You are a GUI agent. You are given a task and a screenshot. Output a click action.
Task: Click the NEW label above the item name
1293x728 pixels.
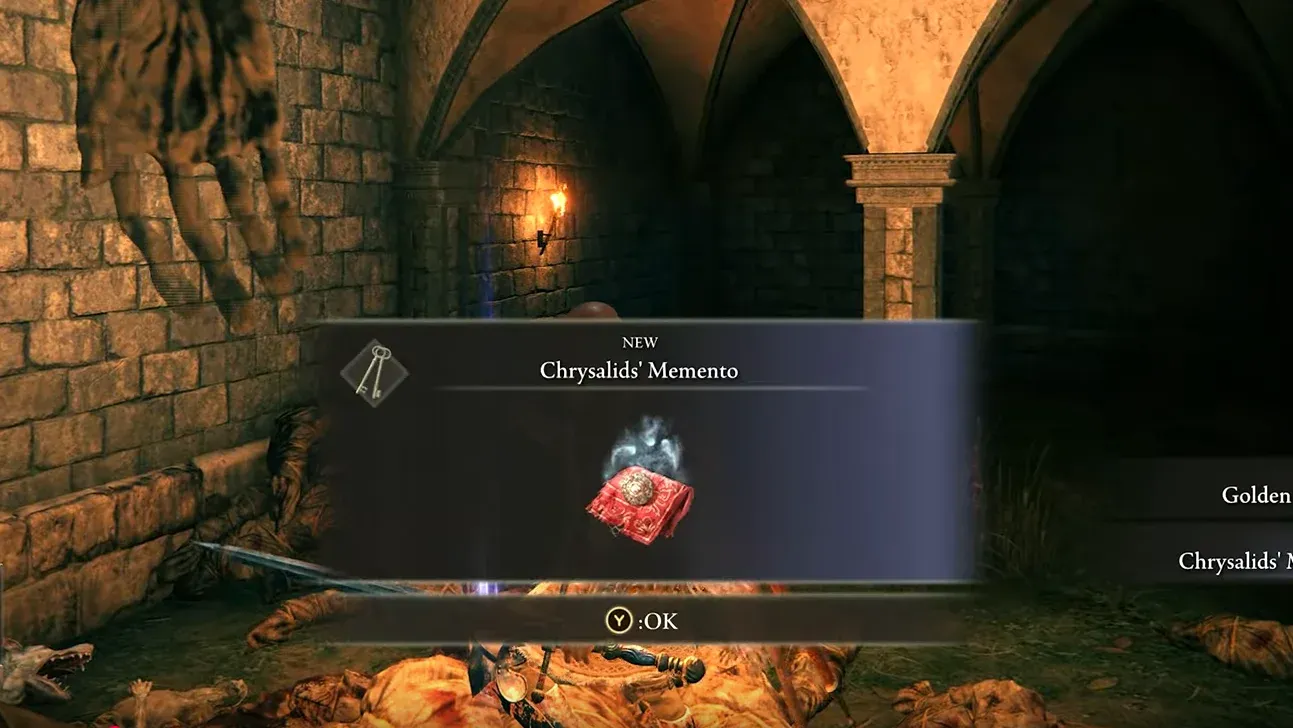coord(641,342)
